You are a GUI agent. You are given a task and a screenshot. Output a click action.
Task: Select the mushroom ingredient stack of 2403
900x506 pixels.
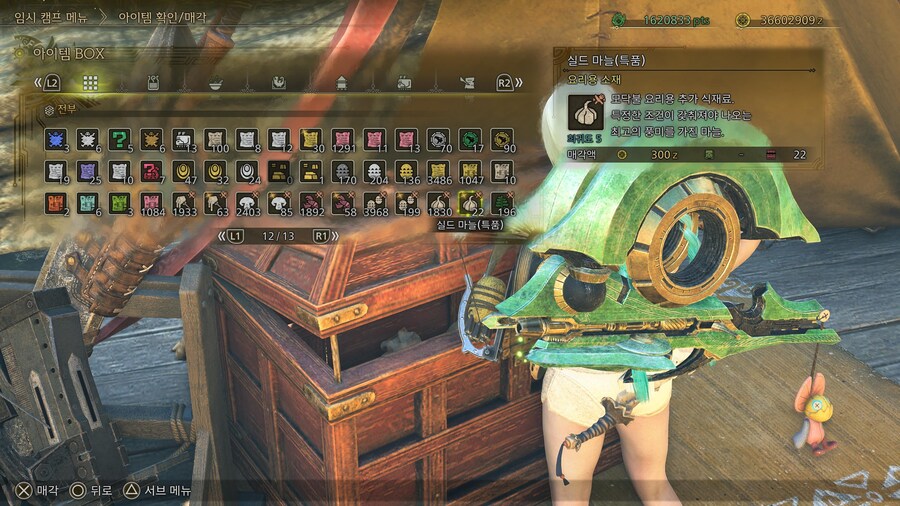(246, 203)
